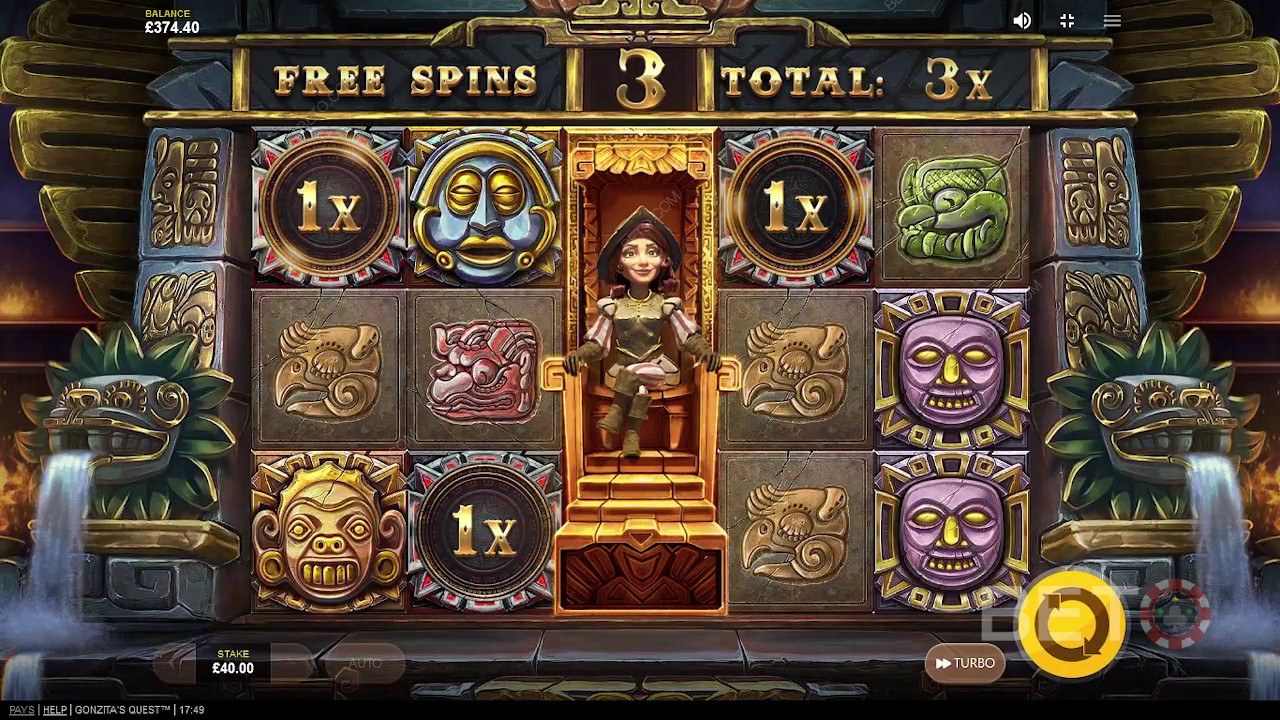Open the hamburger menu

tap(1112, 21)
